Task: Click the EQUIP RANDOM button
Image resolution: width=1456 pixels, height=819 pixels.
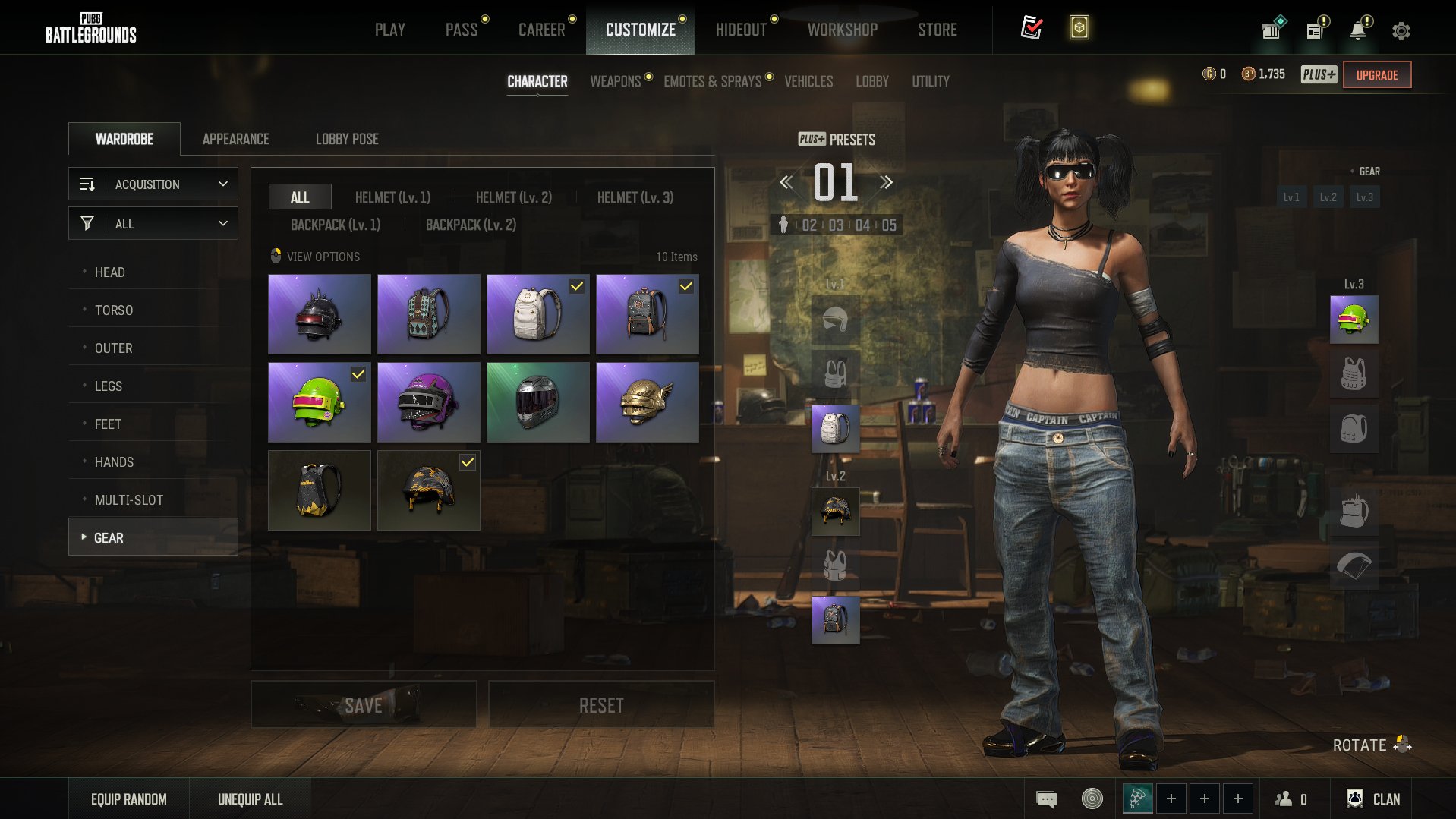Action: pos(128,799)
